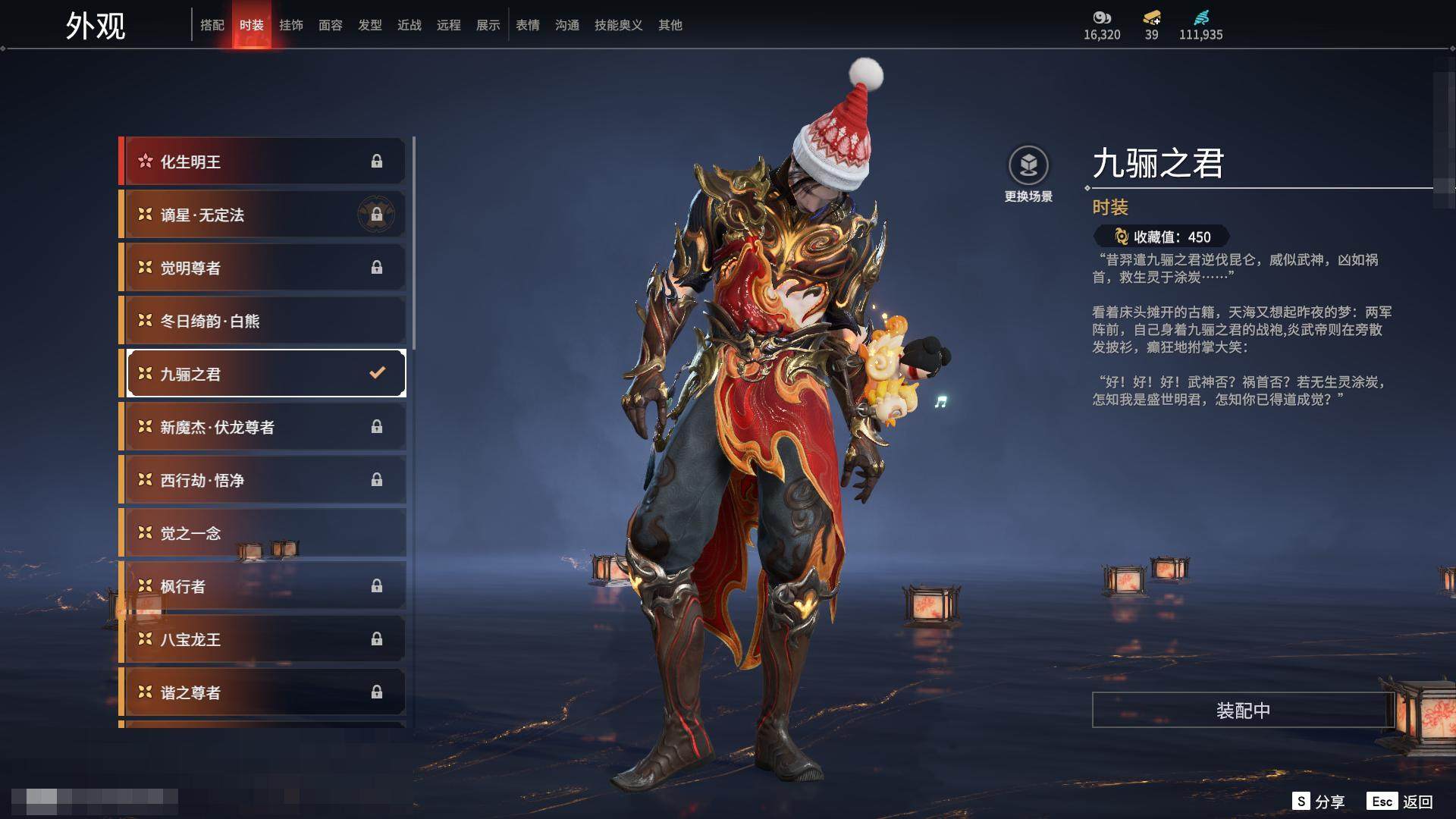The width and height of the screenshot is (1456, 819).
Task: Click 返回 to go back
Action: [x=1400, y=802]
